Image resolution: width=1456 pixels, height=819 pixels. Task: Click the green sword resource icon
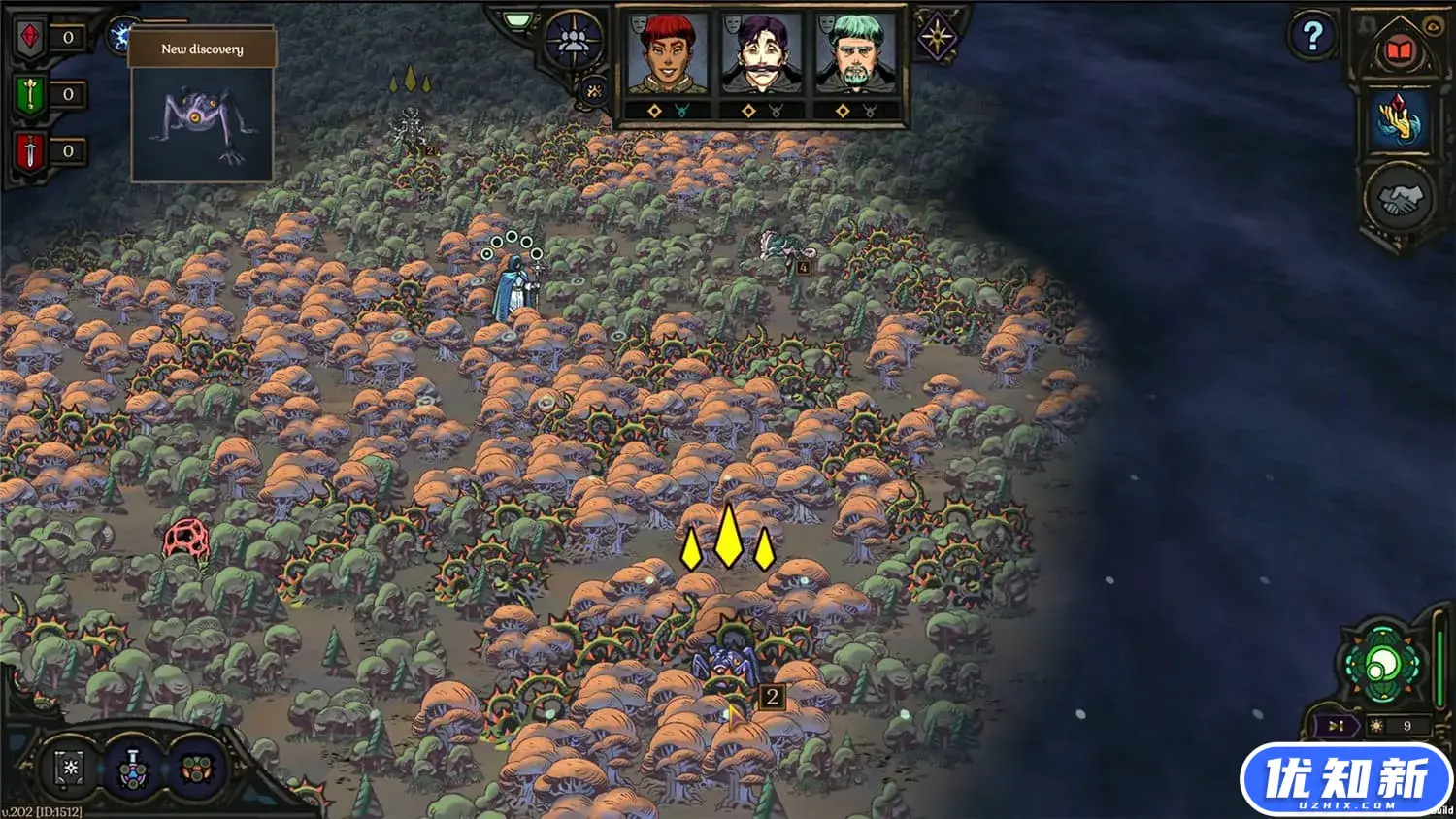pos(30,94)
